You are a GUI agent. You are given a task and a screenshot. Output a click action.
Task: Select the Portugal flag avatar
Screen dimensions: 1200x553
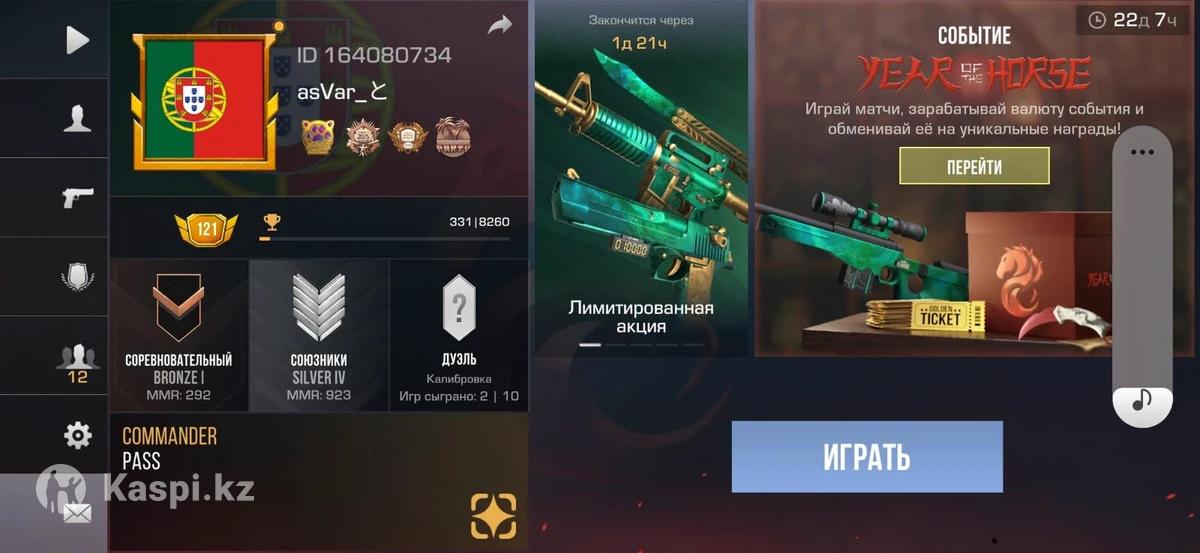[204, 100]
